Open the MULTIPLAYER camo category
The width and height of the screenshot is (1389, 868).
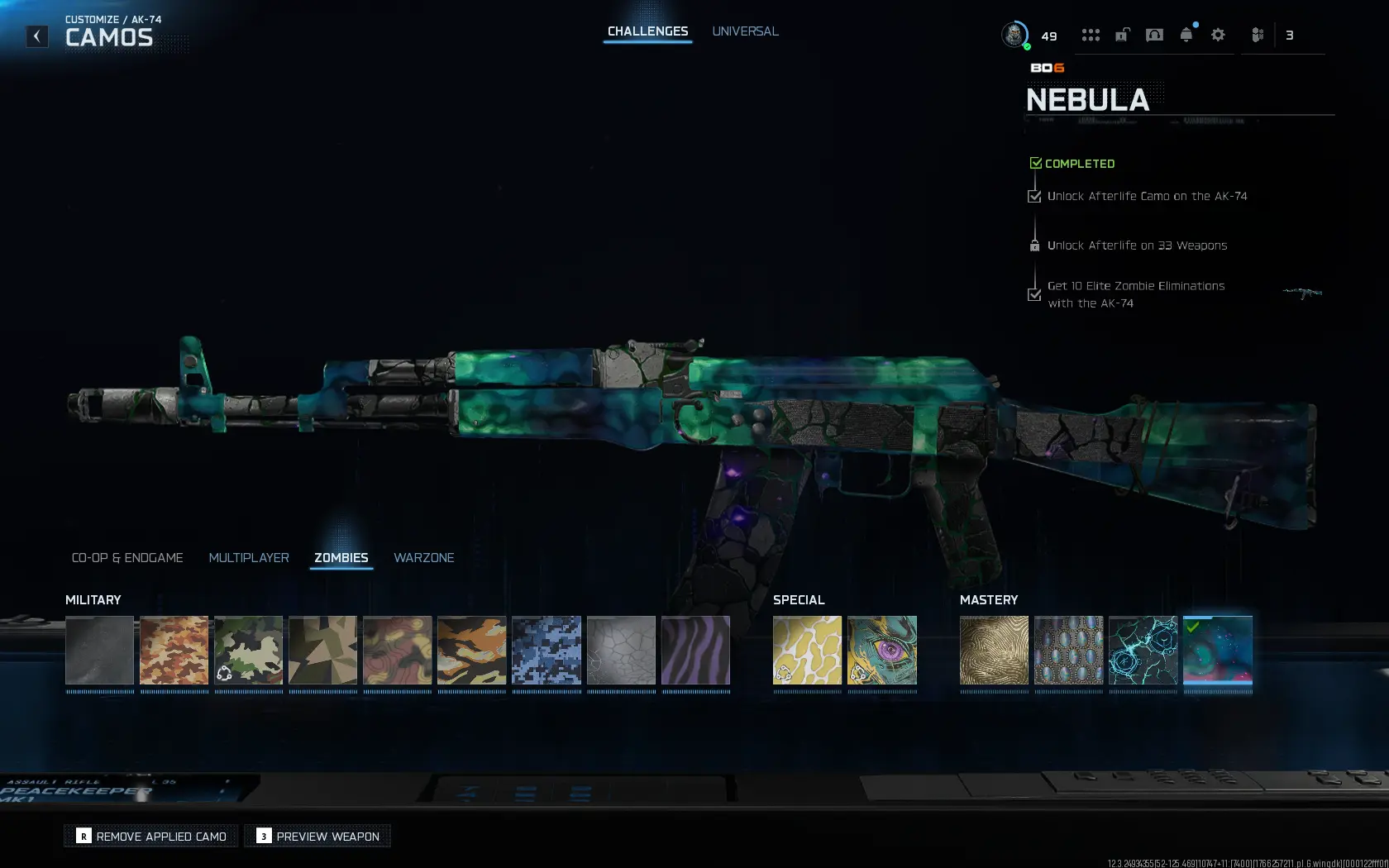coord(249,557)
